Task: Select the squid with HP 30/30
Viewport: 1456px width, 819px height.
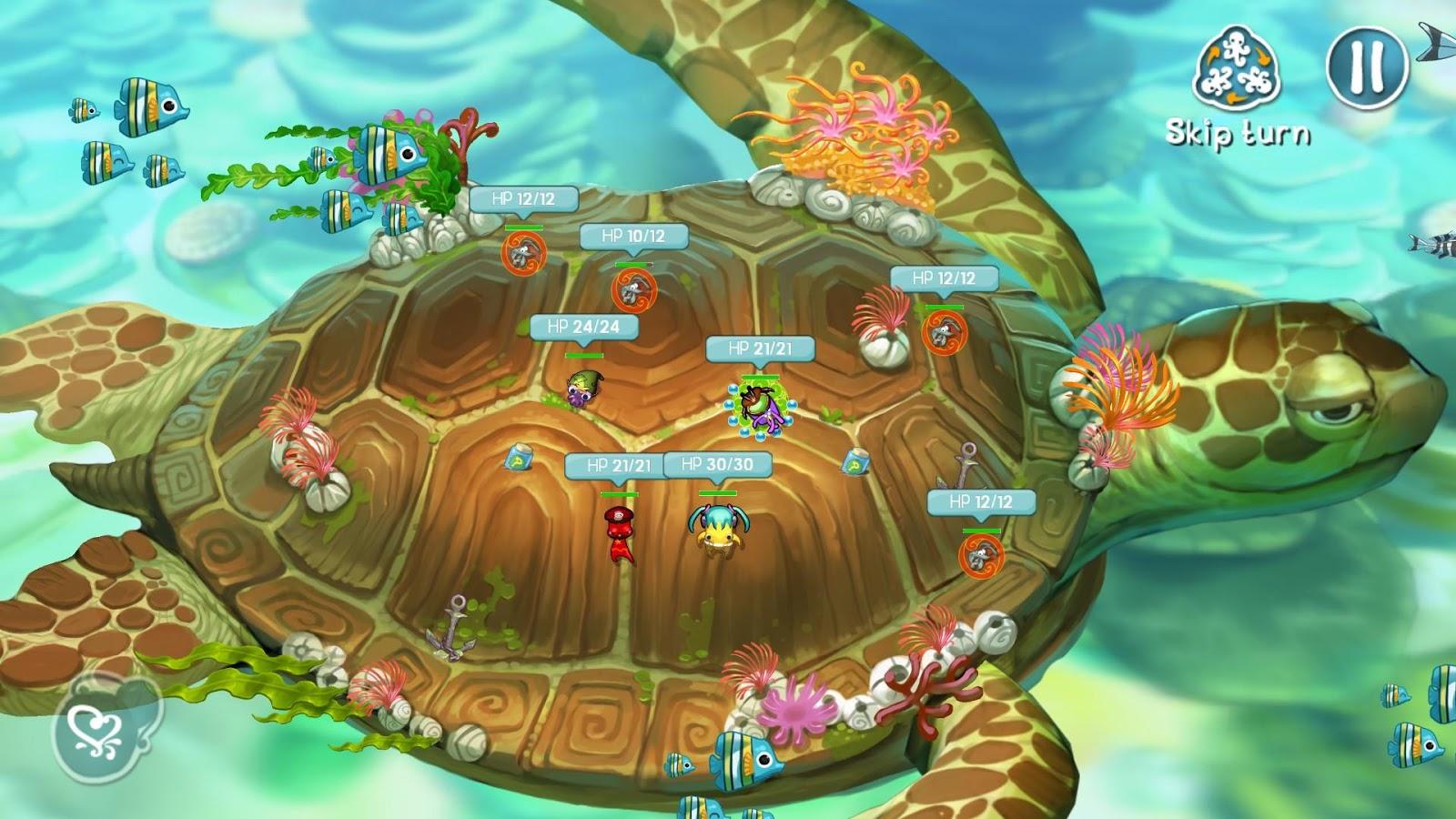Action: pyautogui.click(x=717, y=528)
